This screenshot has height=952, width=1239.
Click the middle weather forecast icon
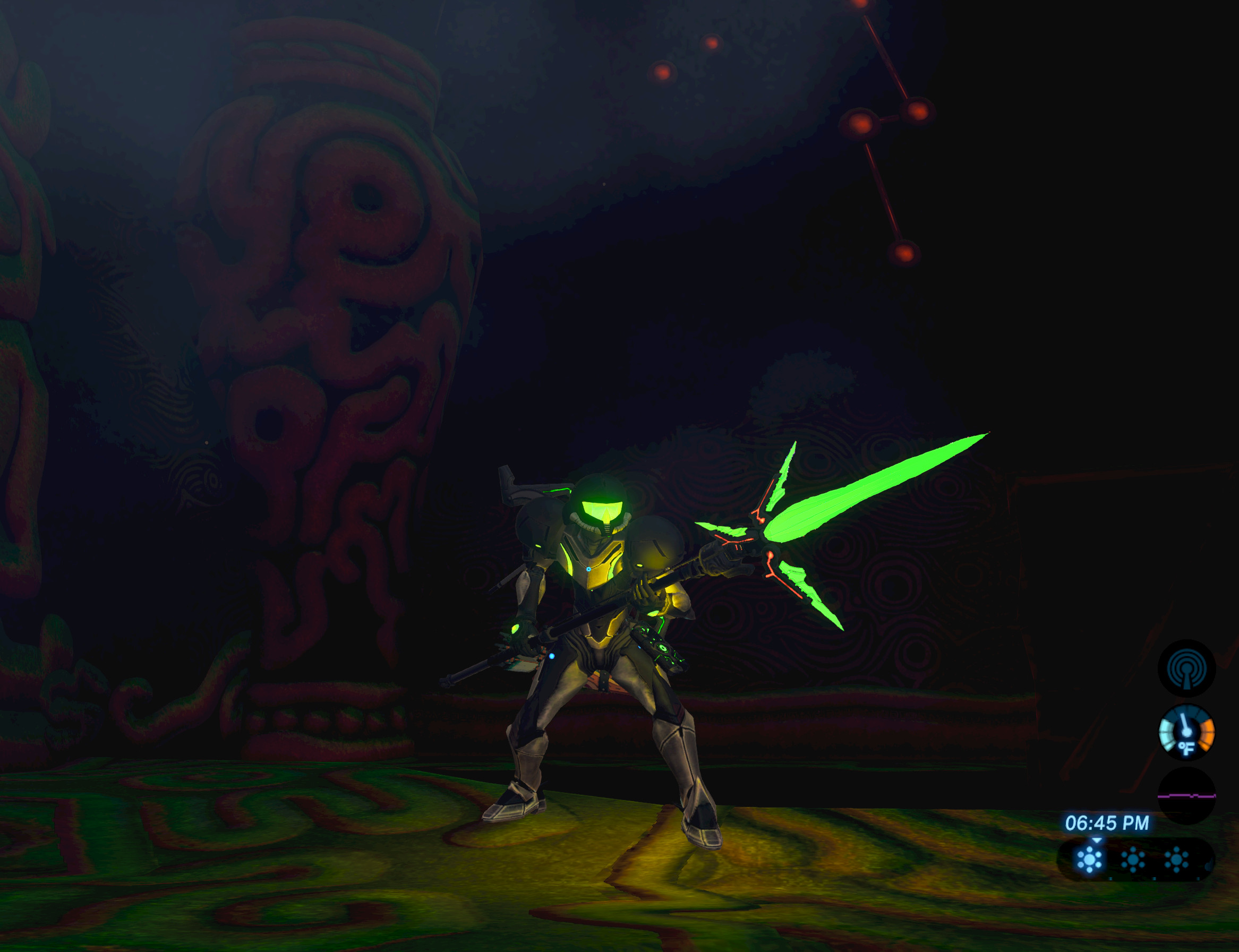(x=1133, y=860)
